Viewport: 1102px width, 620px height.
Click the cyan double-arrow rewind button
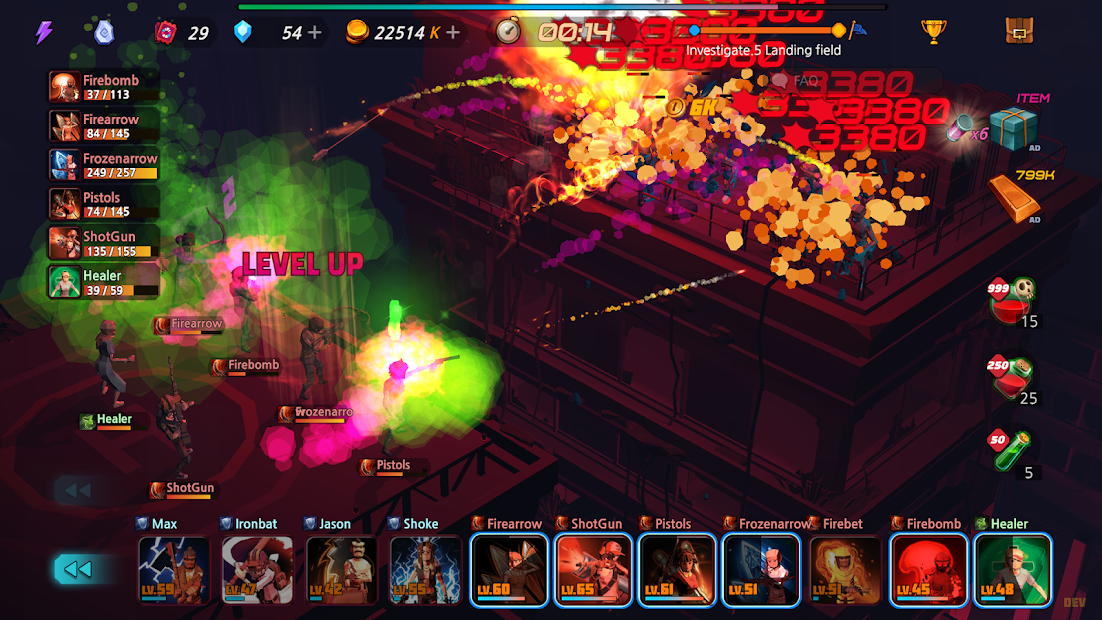click(x=78, y=569)
